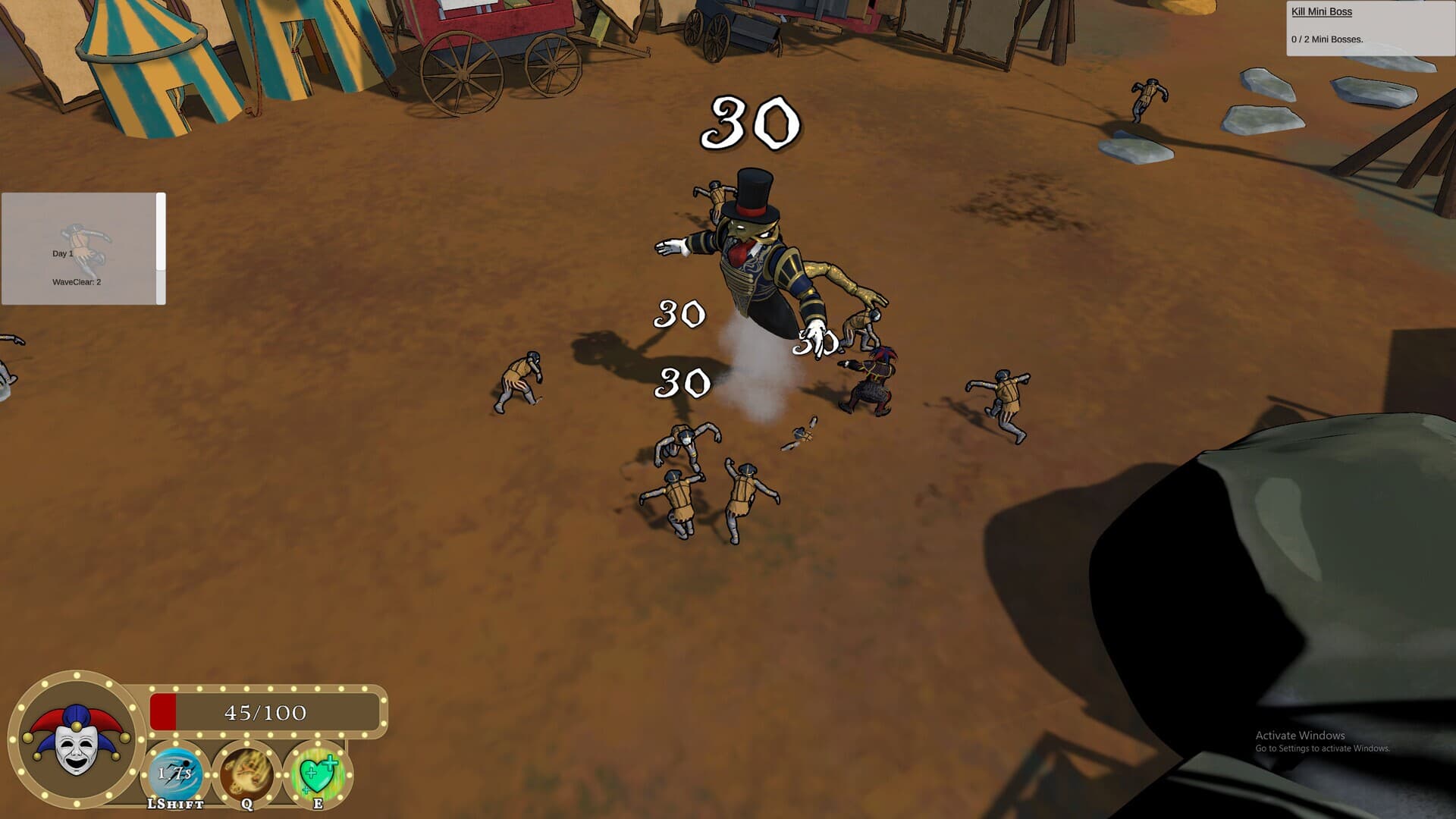Activate the blue dash ability

175,774
